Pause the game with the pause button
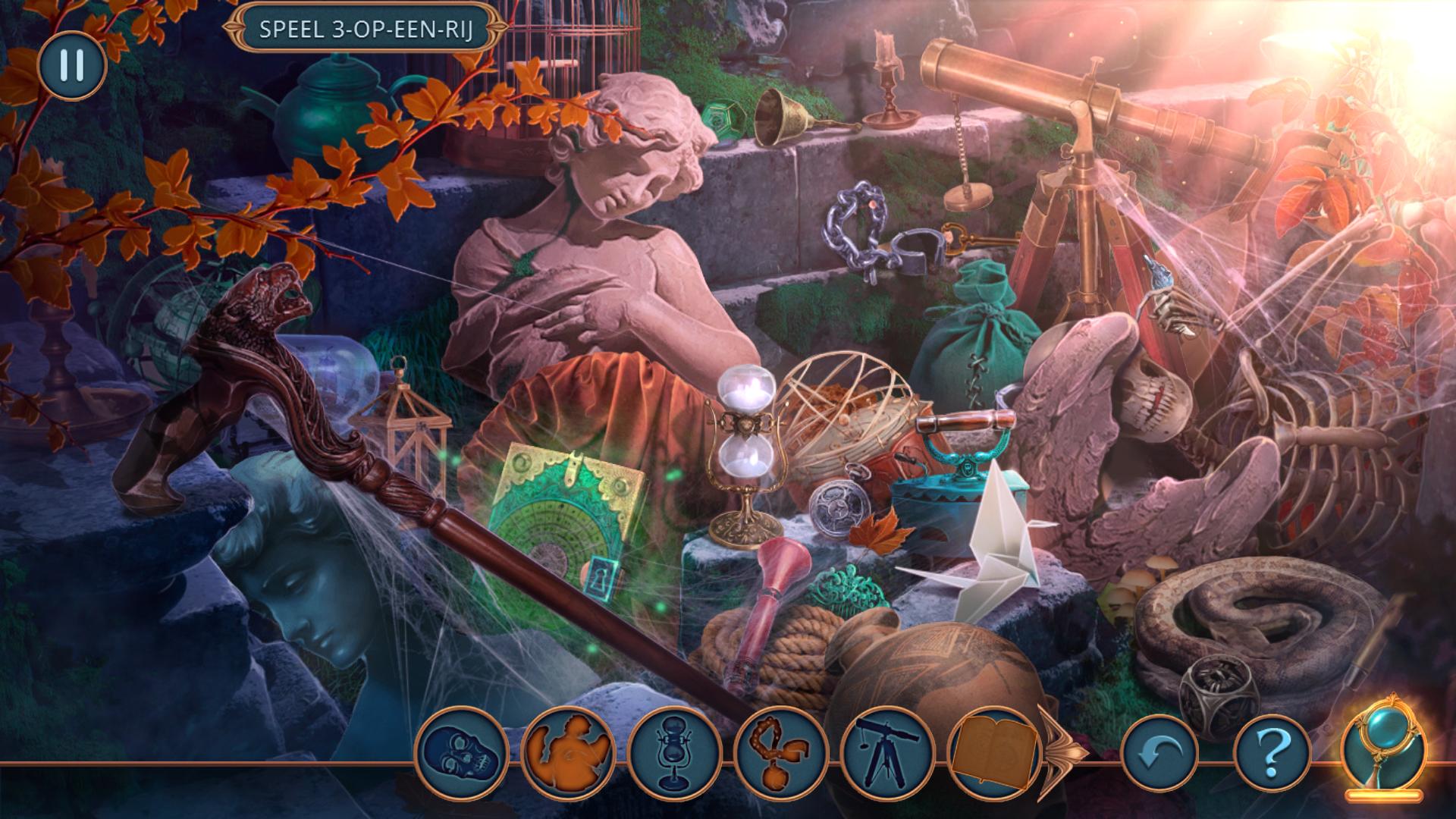Viewport: 1456px width, 819px height. (x=71, y=65)
